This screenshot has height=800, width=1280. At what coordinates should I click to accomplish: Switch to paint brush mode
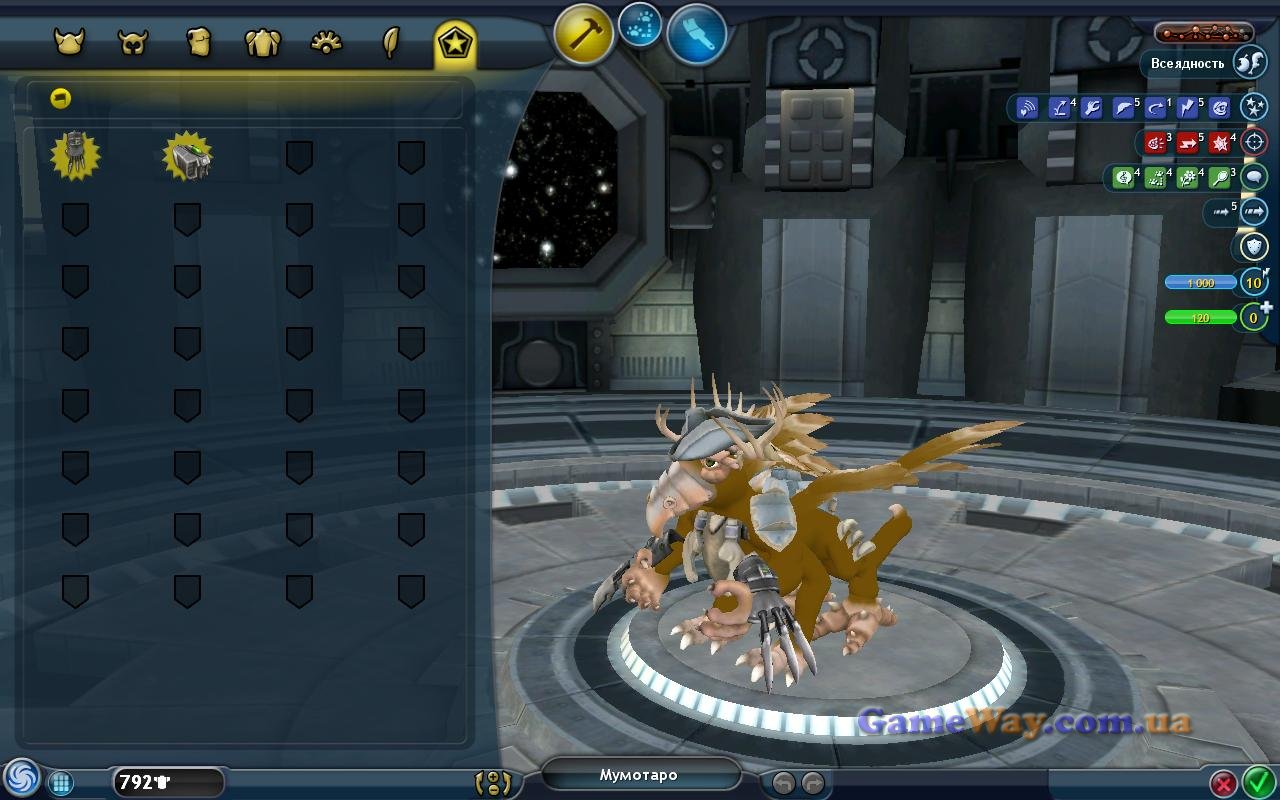[x=696, y=35]
